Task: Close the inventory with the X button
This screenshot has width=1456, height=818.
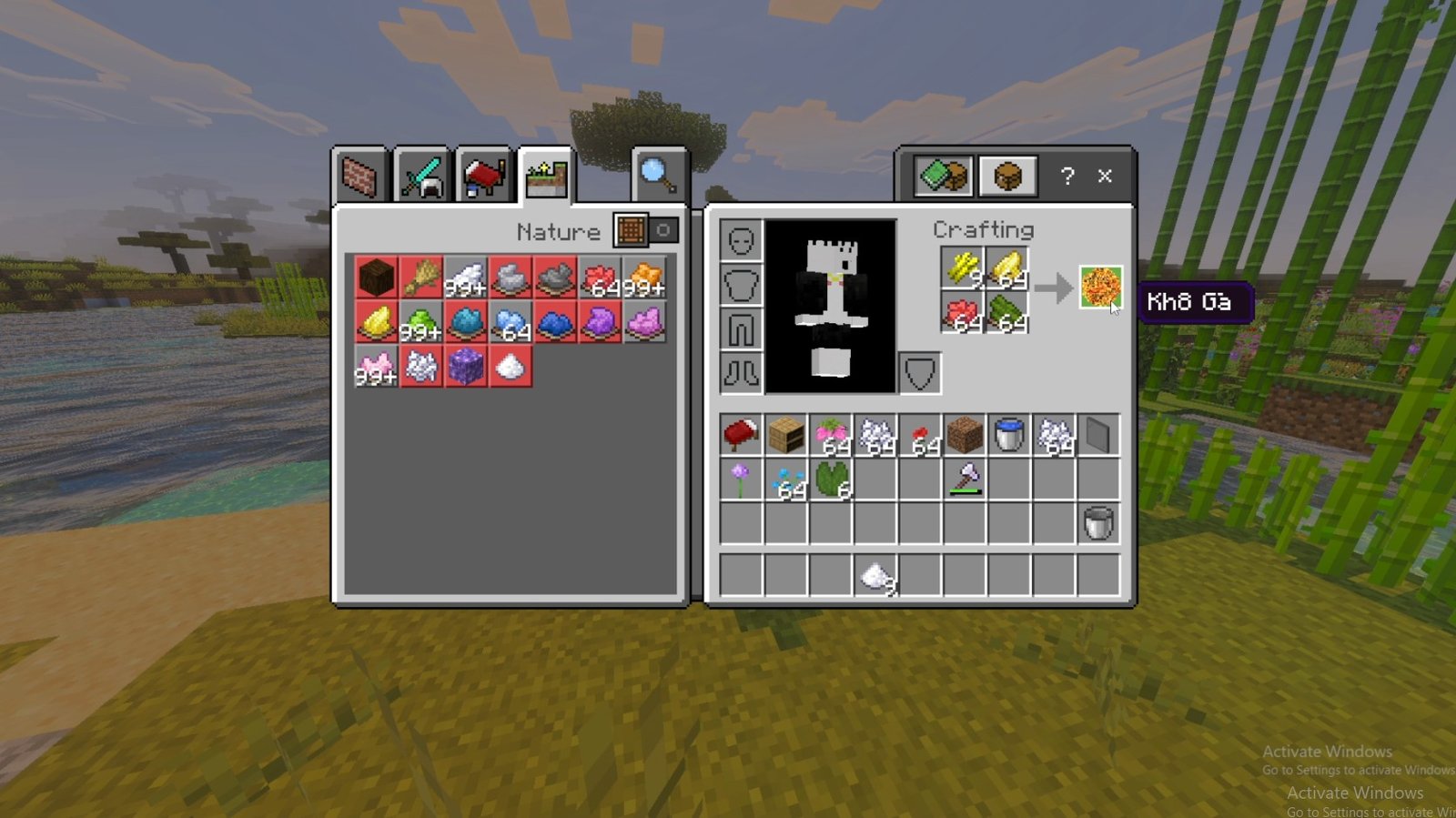Action: click(x=1105, y=176)
